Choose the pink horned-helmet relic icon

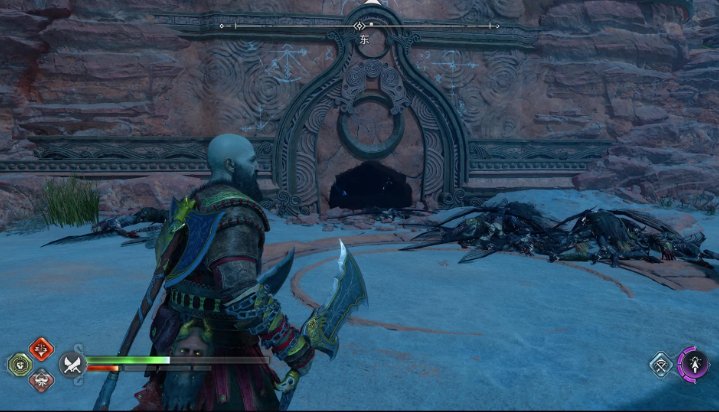42,380
